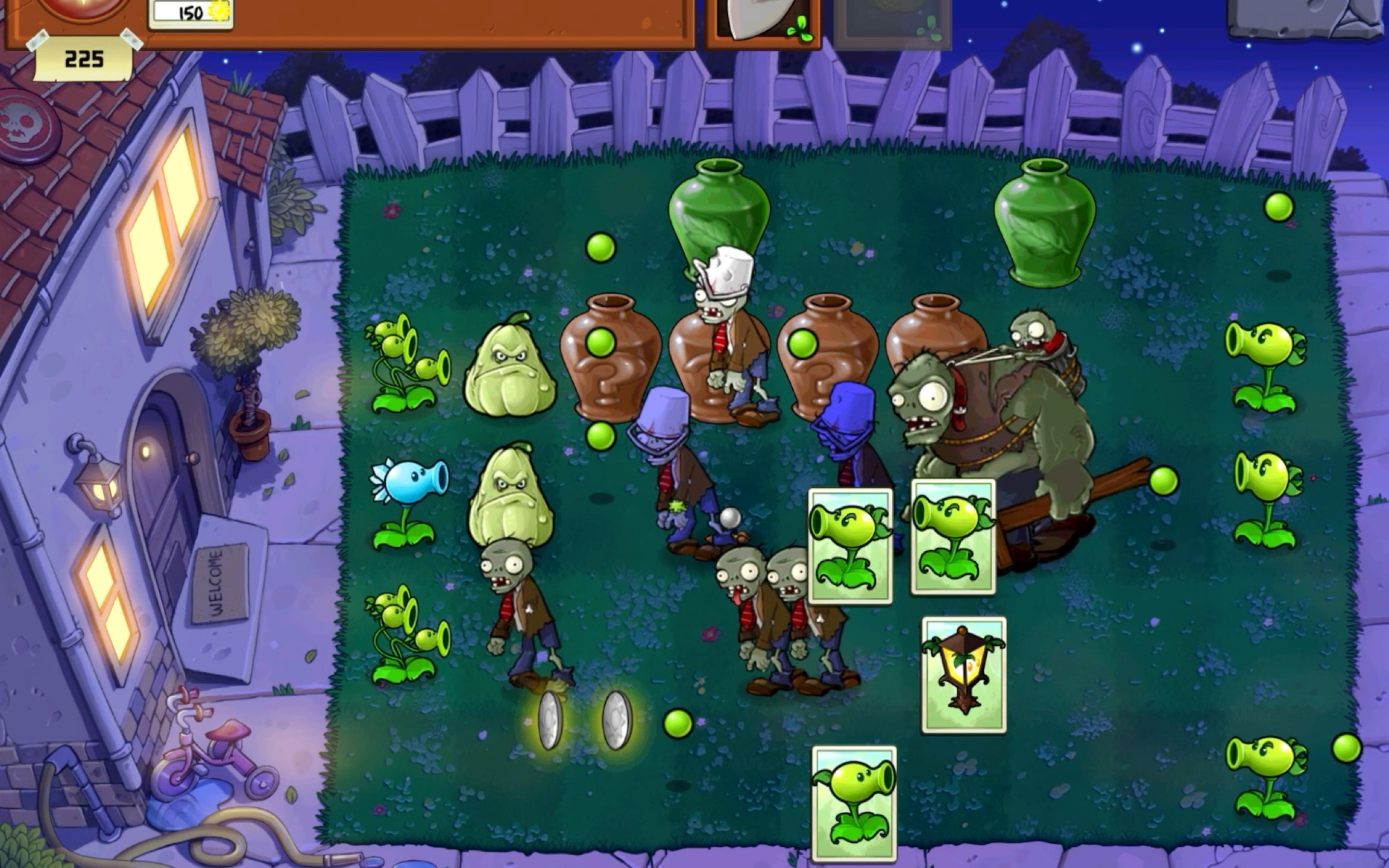1389x868 pixels.
Task: Select the faded plant slot beside the shovel
Action: click(892, 22)
